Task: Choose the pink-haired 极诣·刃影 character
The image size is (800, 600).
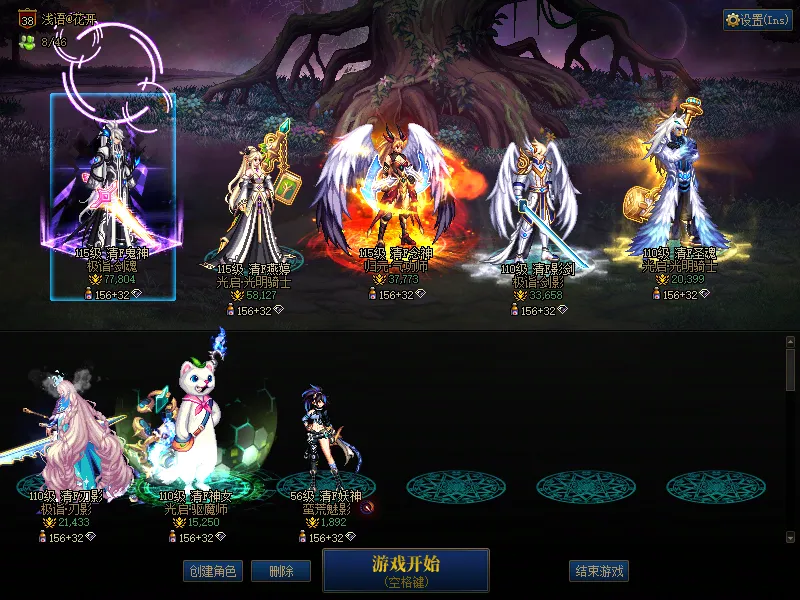Action: 80,440
